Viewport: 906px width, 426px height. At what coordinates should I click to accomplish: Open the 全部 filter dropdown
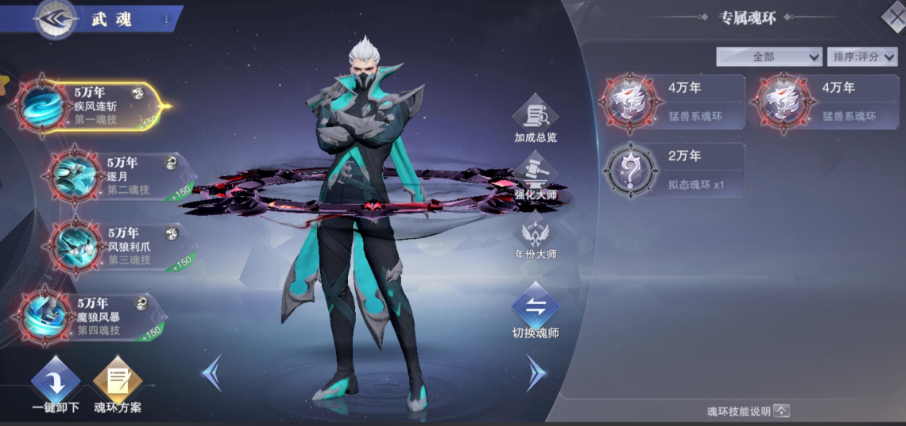(768, 56)
